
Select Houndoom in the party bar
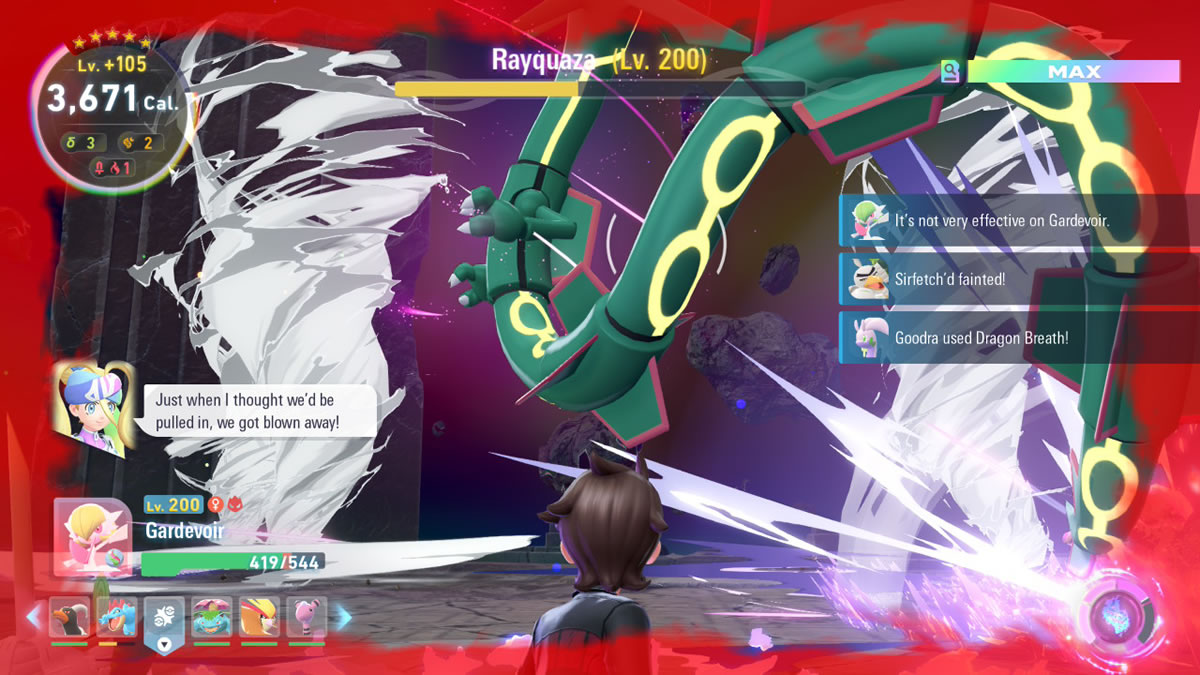(69, 618)
